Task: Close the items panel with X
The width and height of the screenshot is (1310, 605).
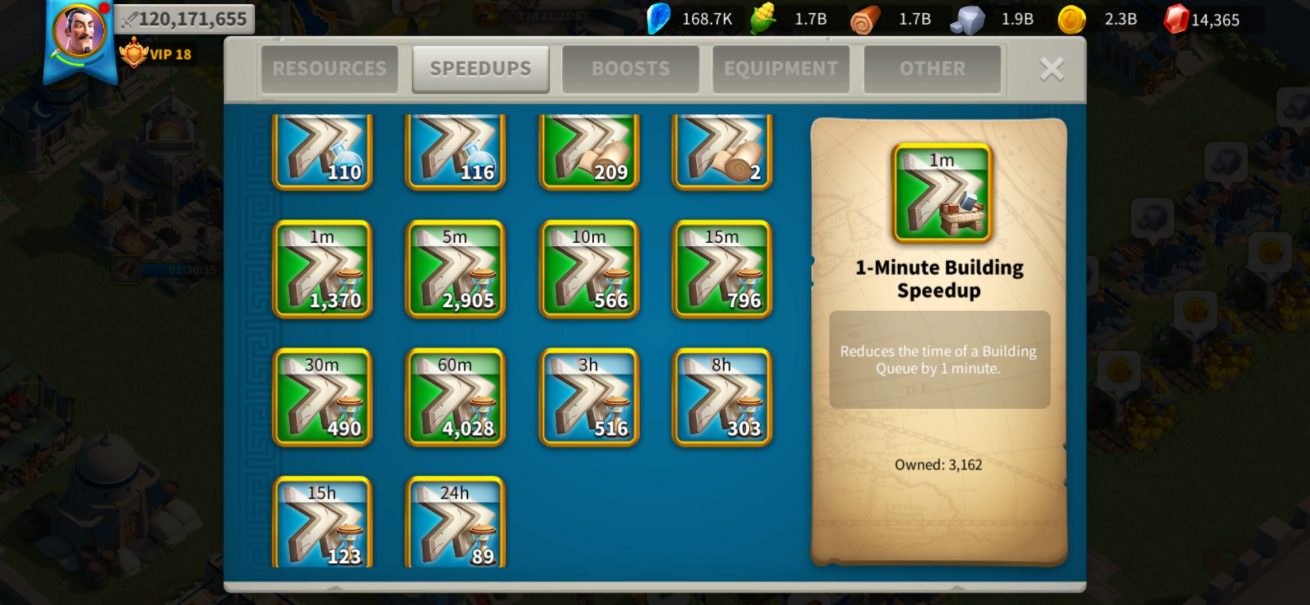Action: click(x=1051, y=68)
